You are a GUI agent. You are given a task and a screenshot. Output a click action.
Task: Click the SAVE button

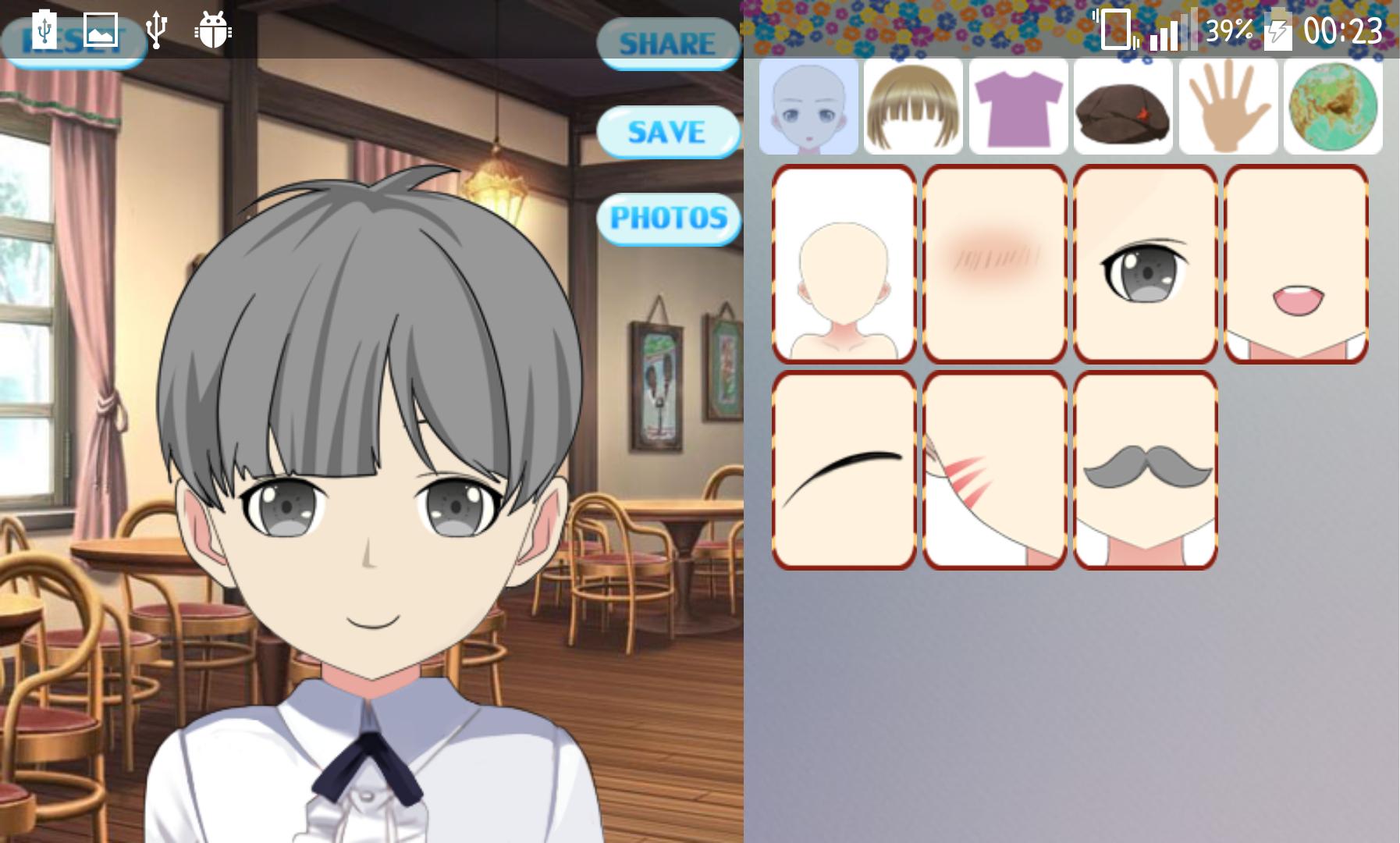667,131
